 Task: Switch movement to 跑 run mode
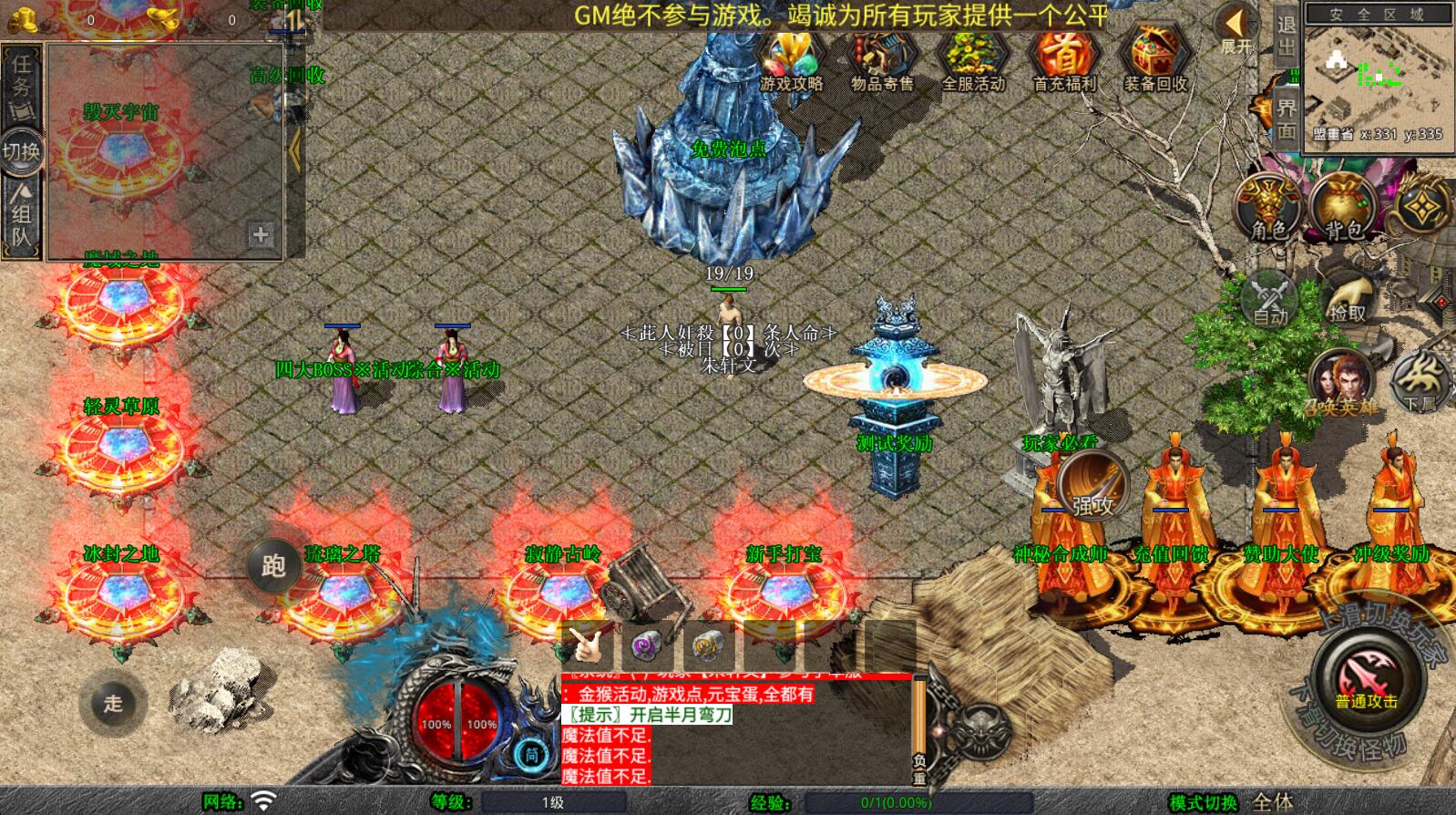[x=273, y=566]
